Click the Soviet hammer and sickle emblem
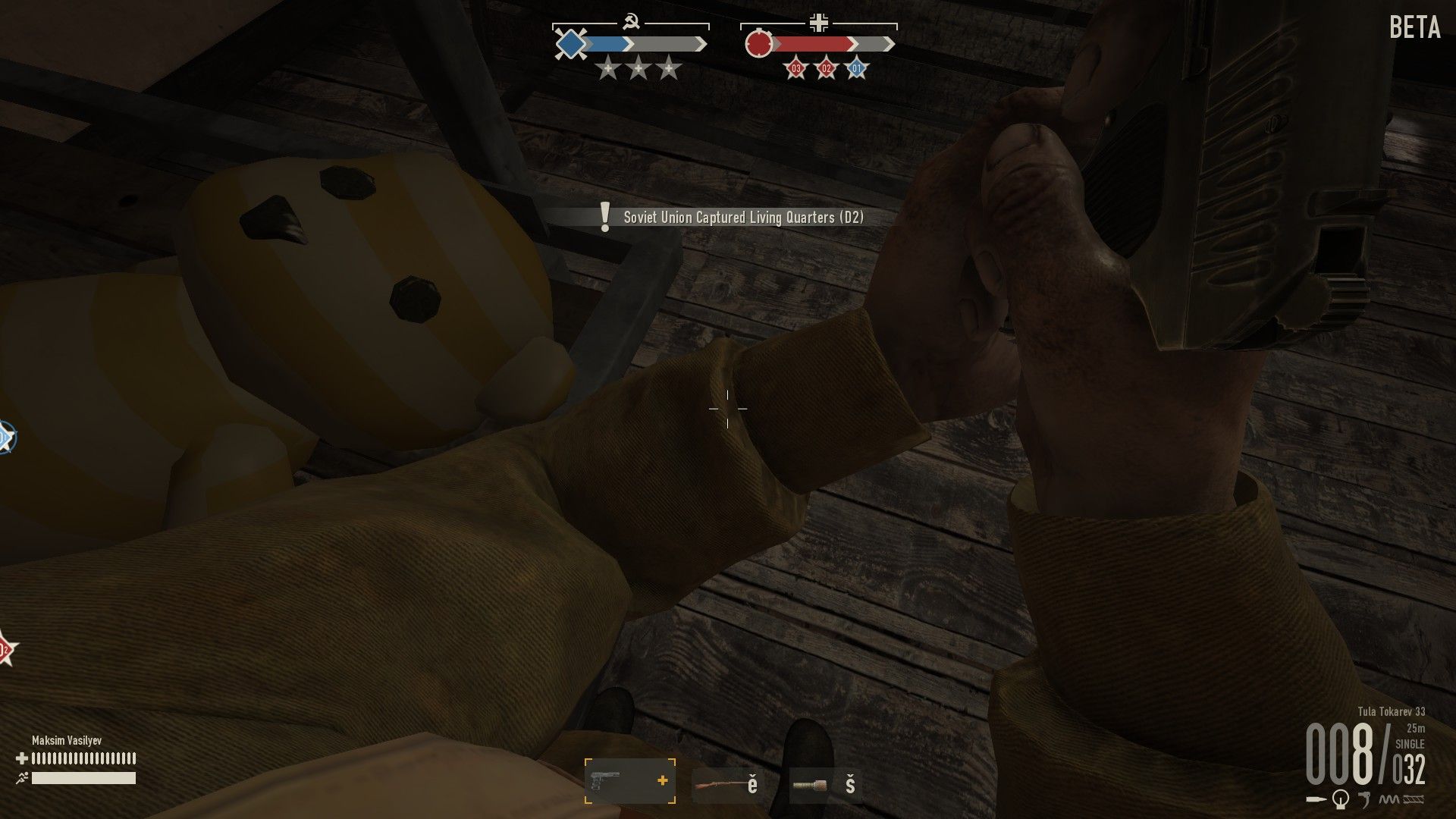 click(629, 24)
